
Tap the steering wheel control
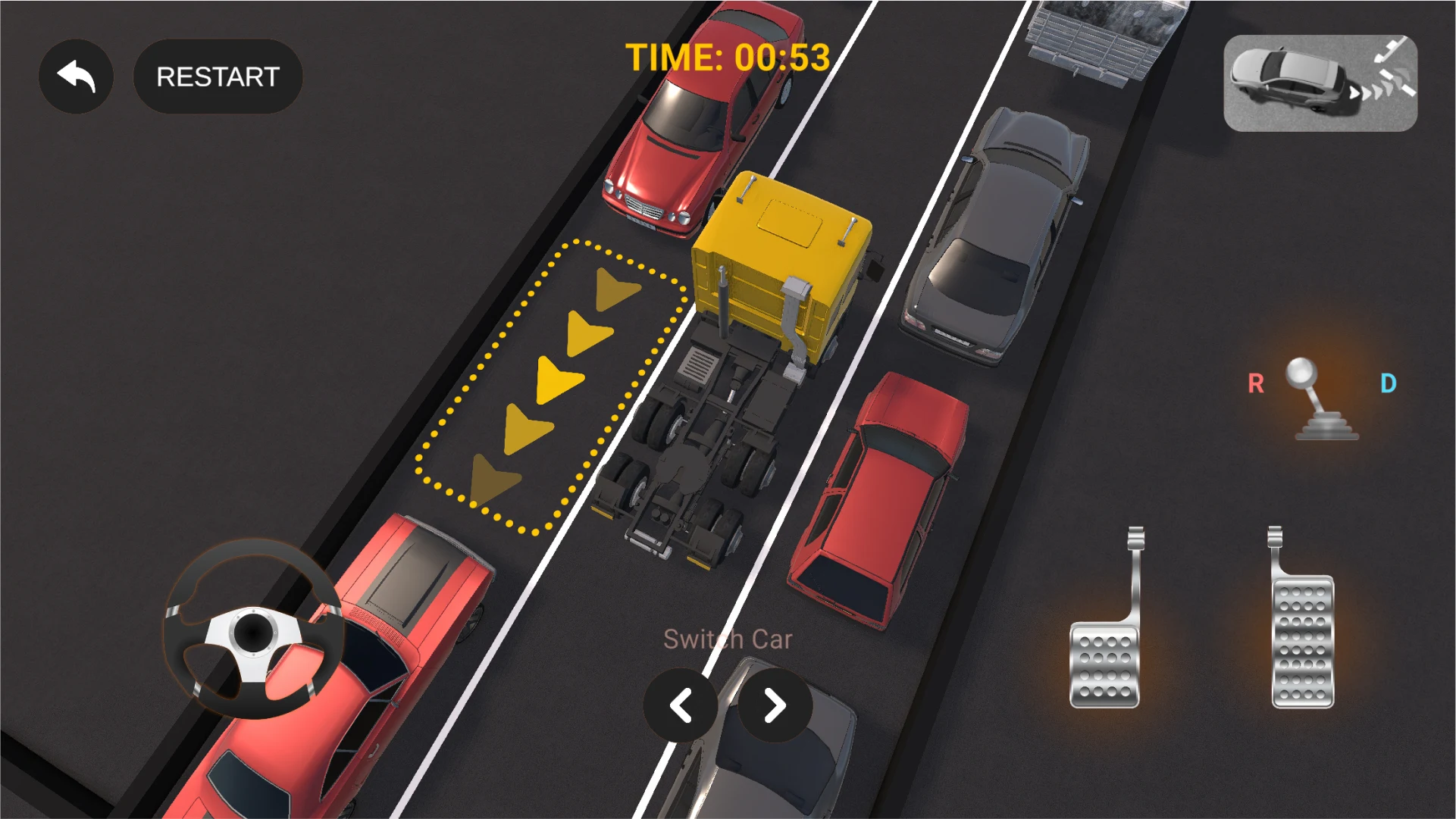(x=252, y=630)
